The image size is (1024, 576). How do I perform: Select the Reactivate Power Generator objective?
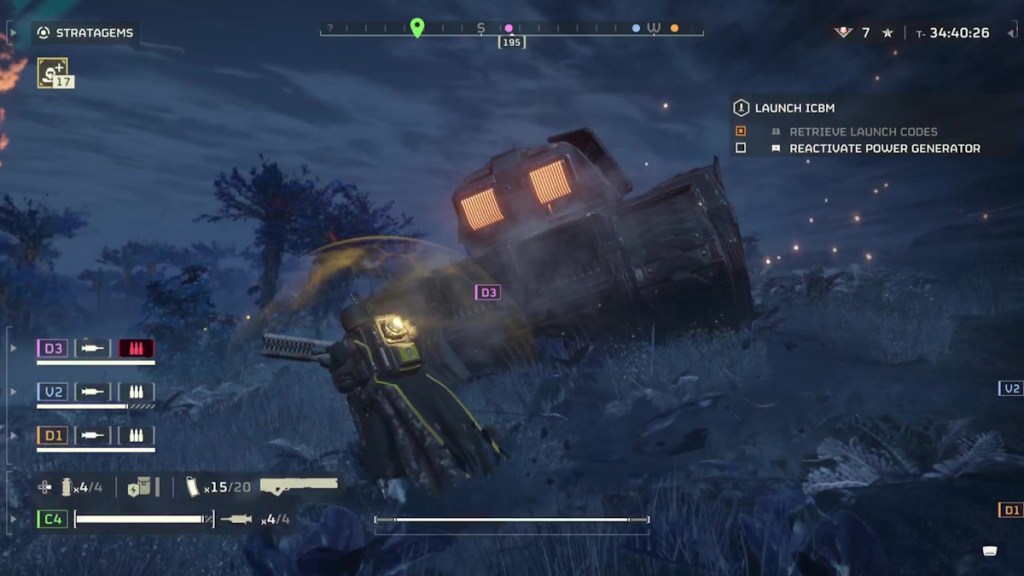pos(884,148)
